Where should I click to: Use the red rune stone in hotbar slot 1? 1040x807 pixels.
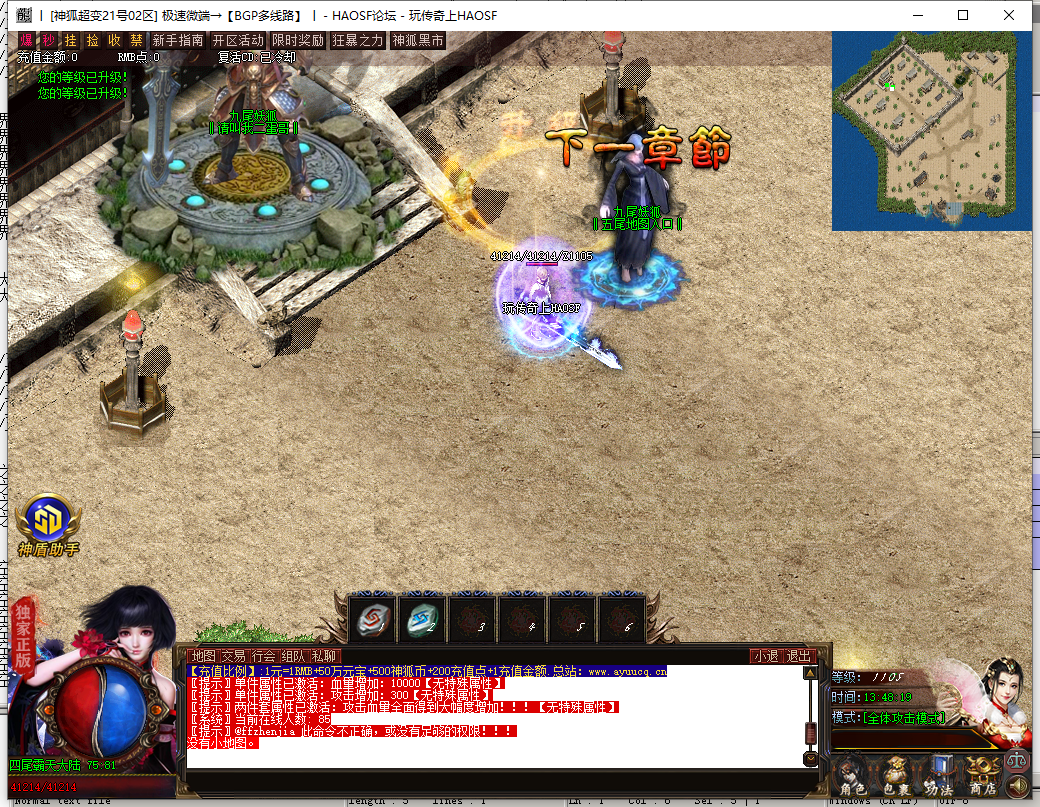373,620
